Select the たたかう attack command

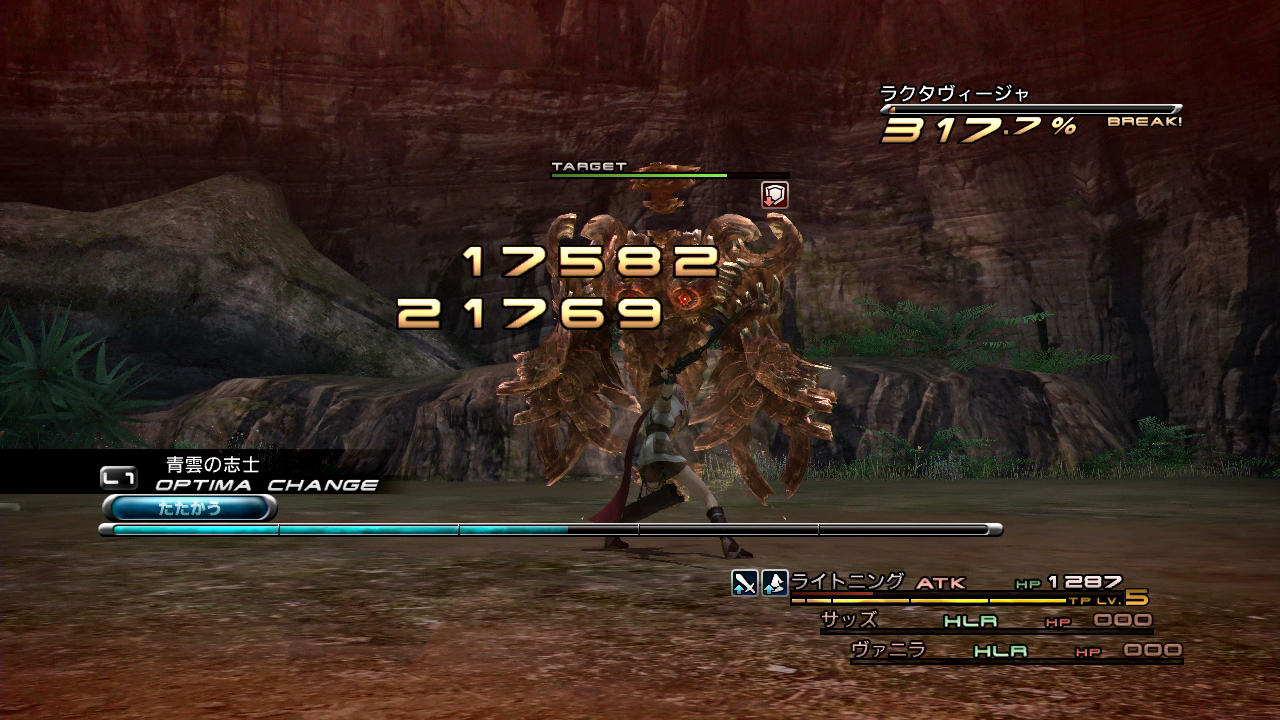[x=190, y=508]
